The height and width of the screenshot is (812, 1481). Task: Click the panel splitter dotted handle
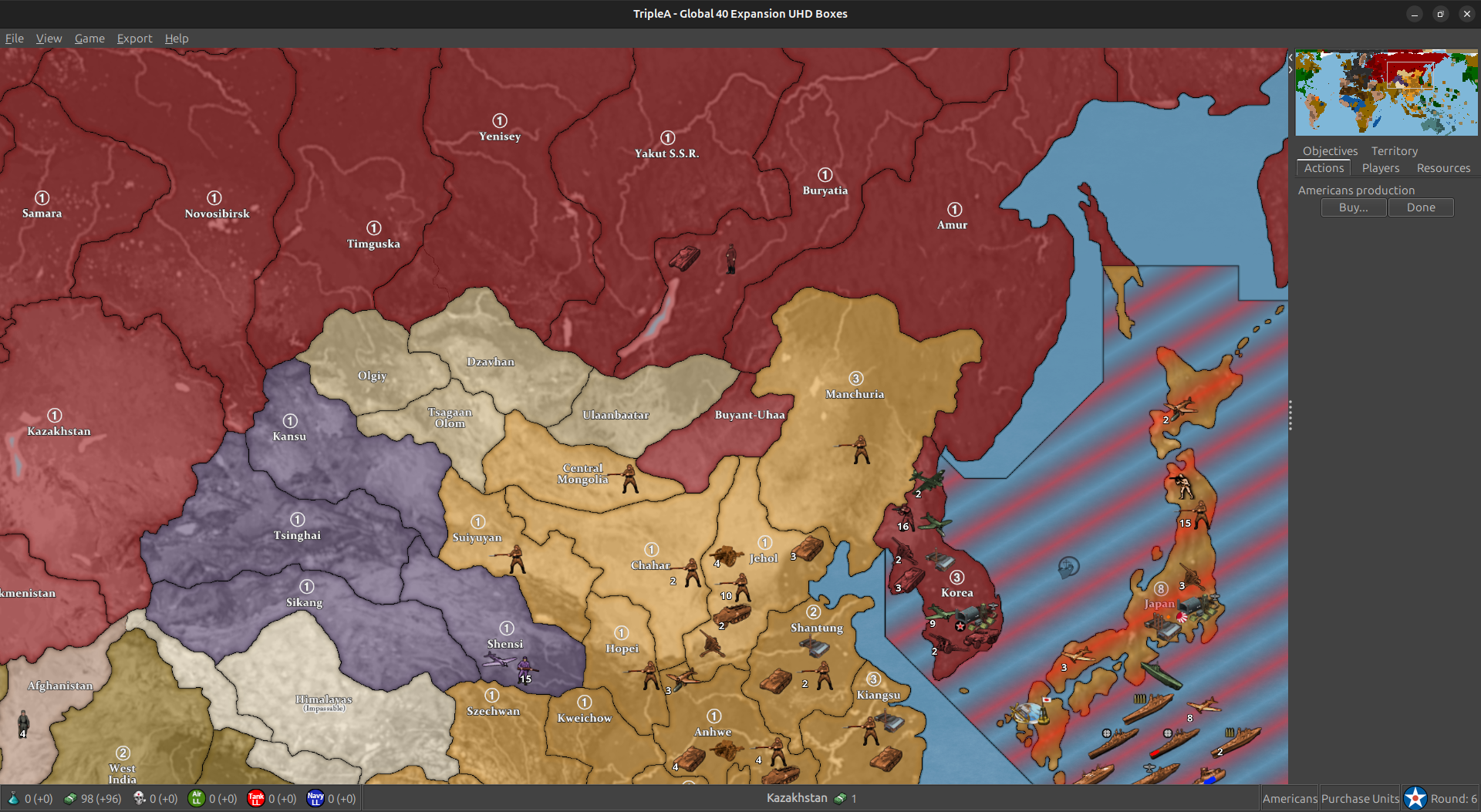(x=1290, y=414)
